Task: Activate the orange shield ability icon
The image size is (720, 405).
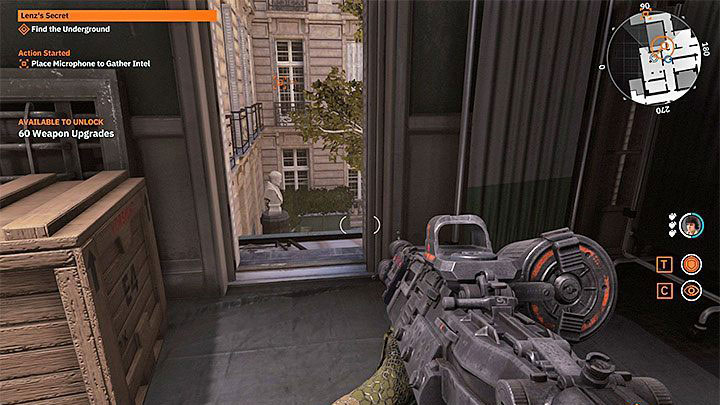Action: (690, 264)
